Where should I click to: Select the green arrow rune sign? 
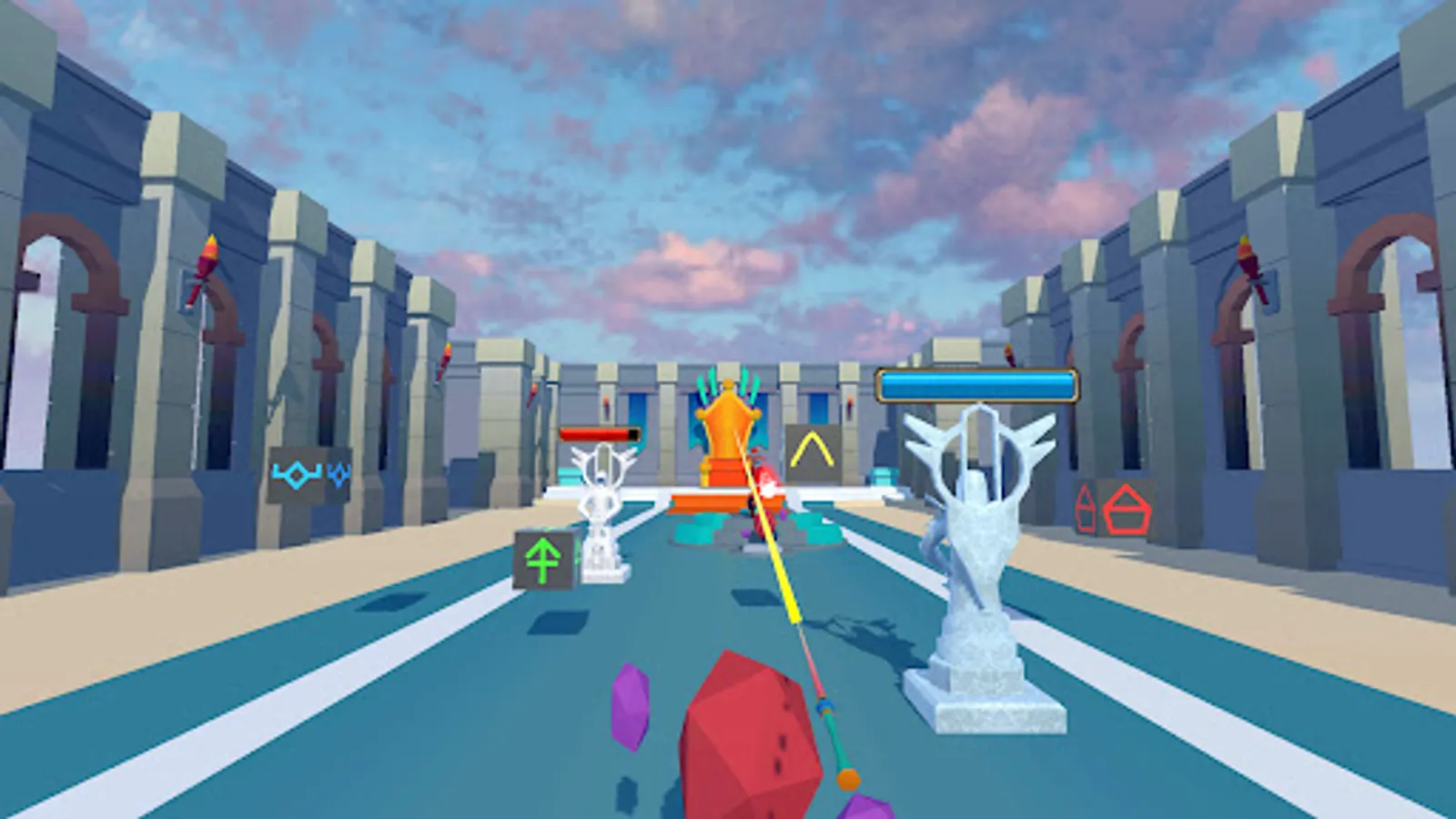tap(543, 560)
